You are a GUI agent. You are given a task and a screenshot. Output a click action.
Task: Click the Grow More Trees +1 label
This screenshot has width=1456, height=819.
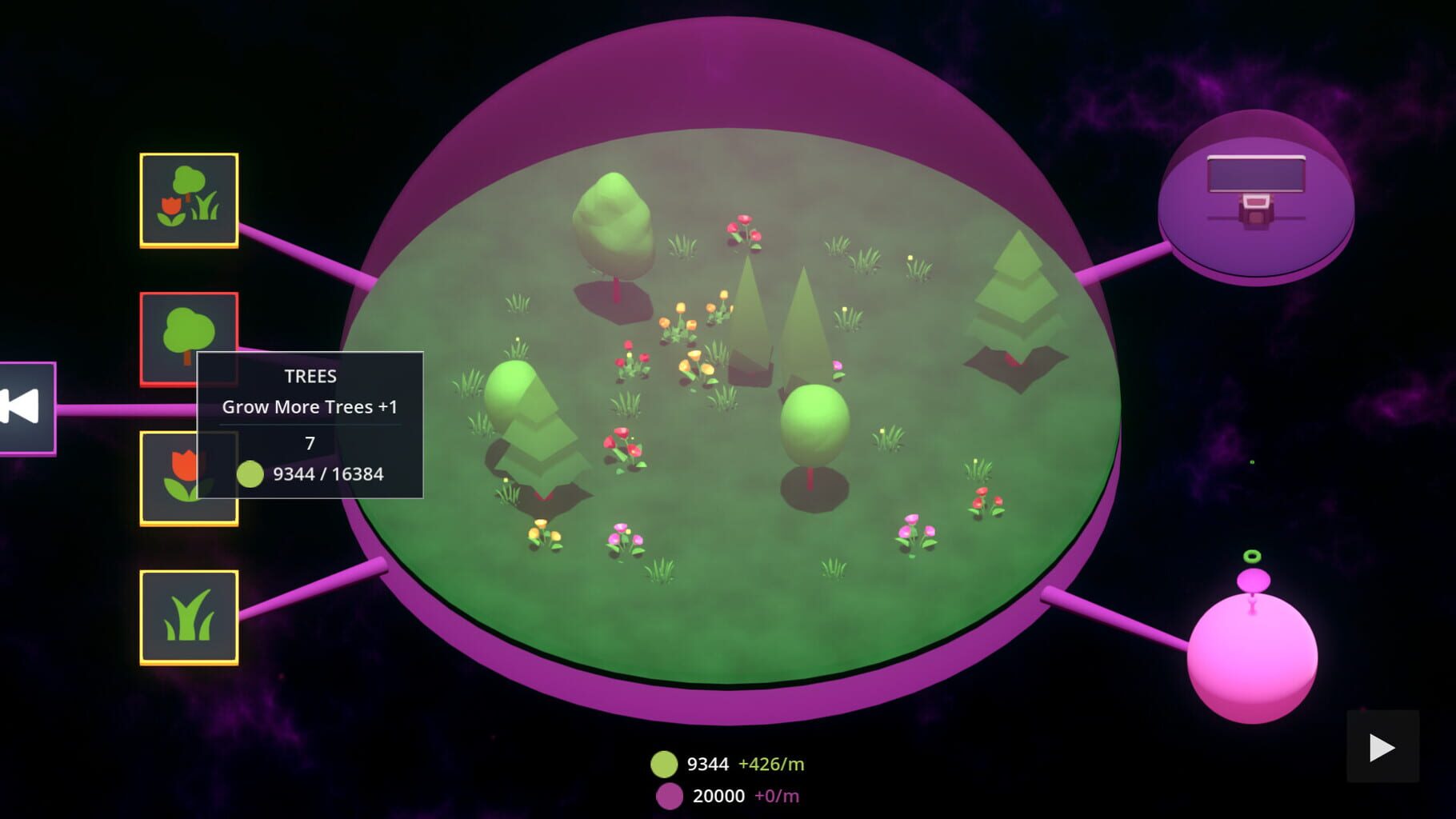click(312, 406)
